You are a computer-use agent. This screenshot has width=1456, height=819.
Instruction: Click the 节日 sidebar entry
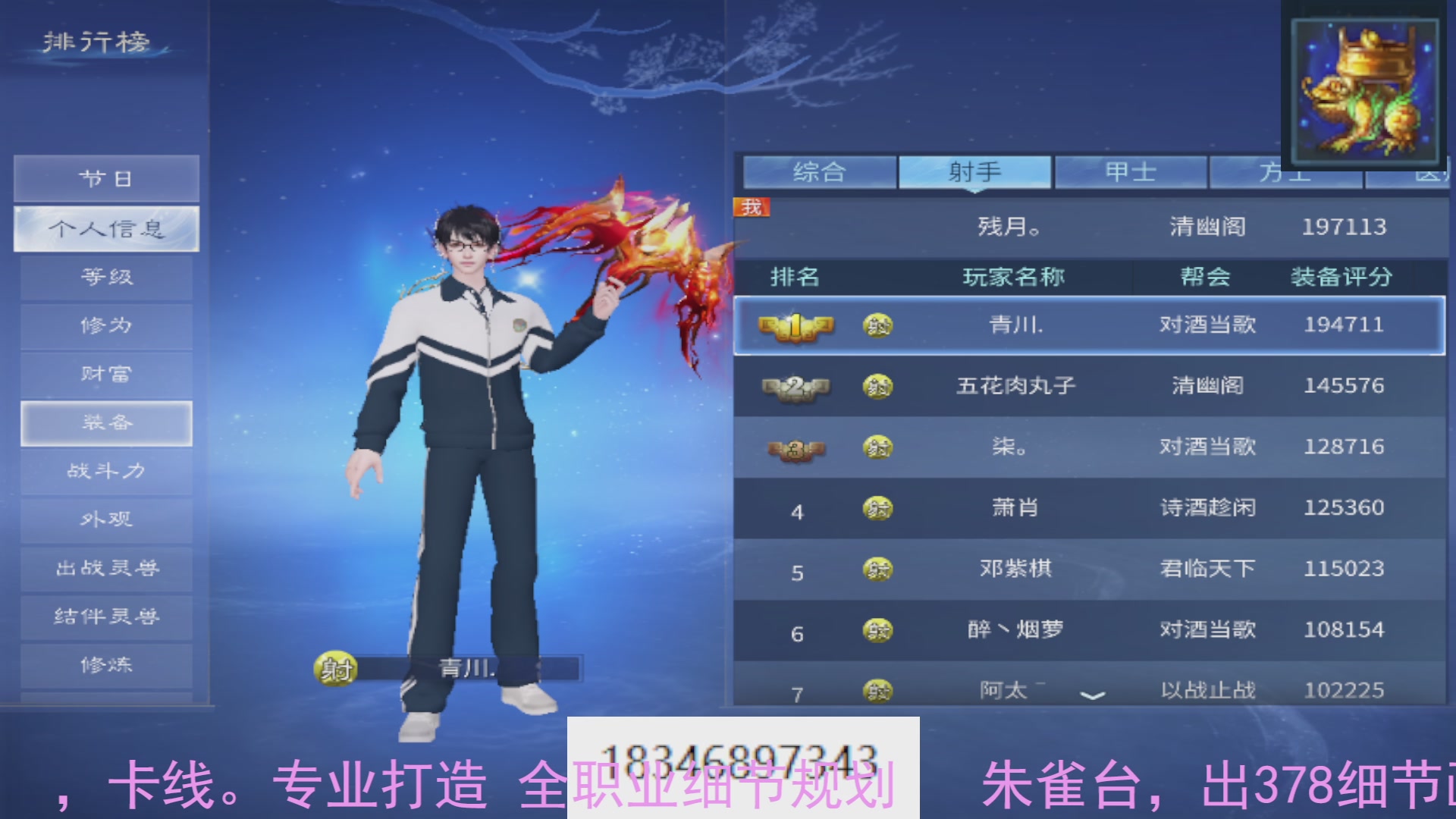pos(105,179)
